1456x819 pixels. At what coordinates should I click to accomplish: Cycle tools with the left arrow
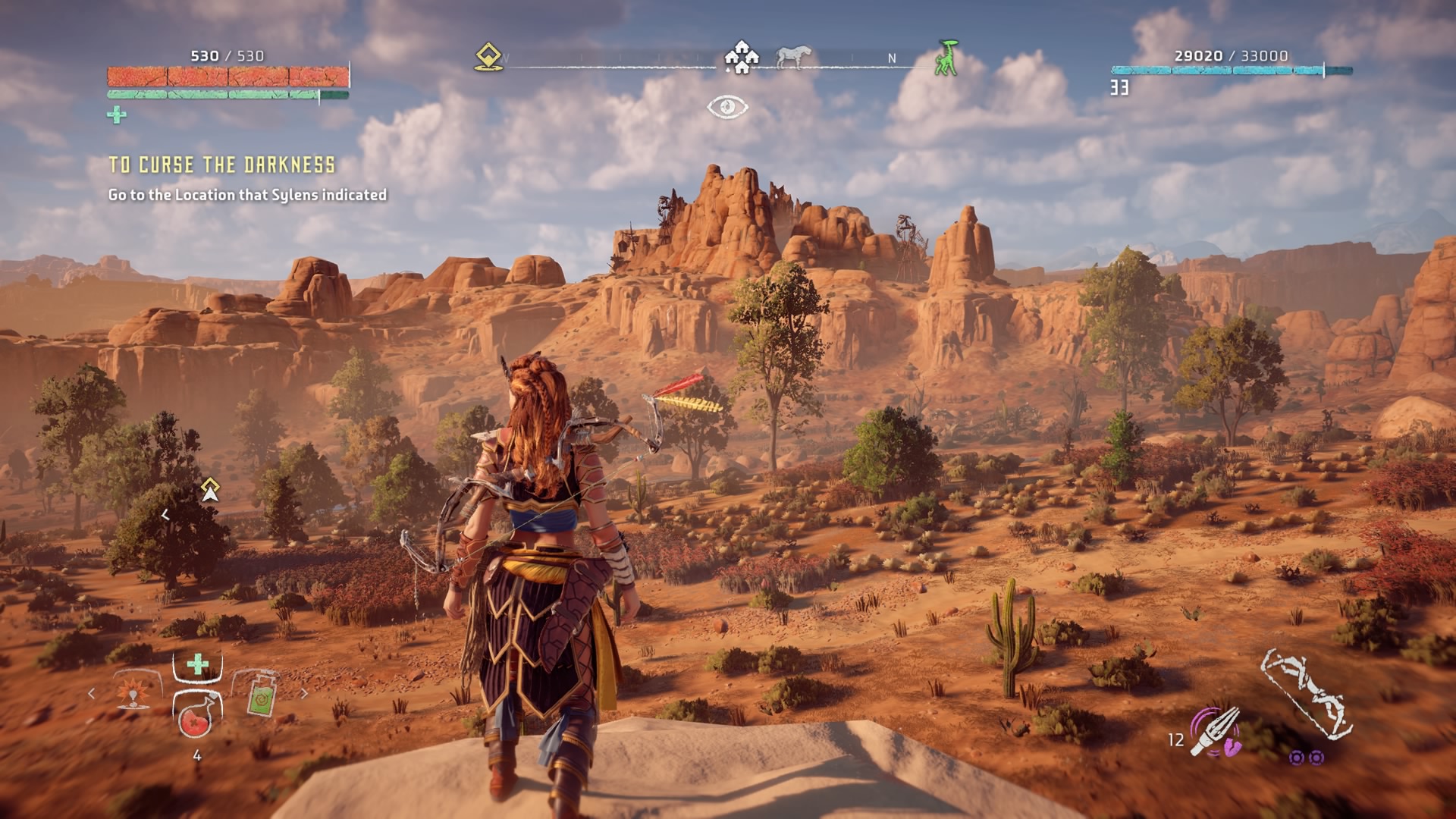(x=92, y=693)
